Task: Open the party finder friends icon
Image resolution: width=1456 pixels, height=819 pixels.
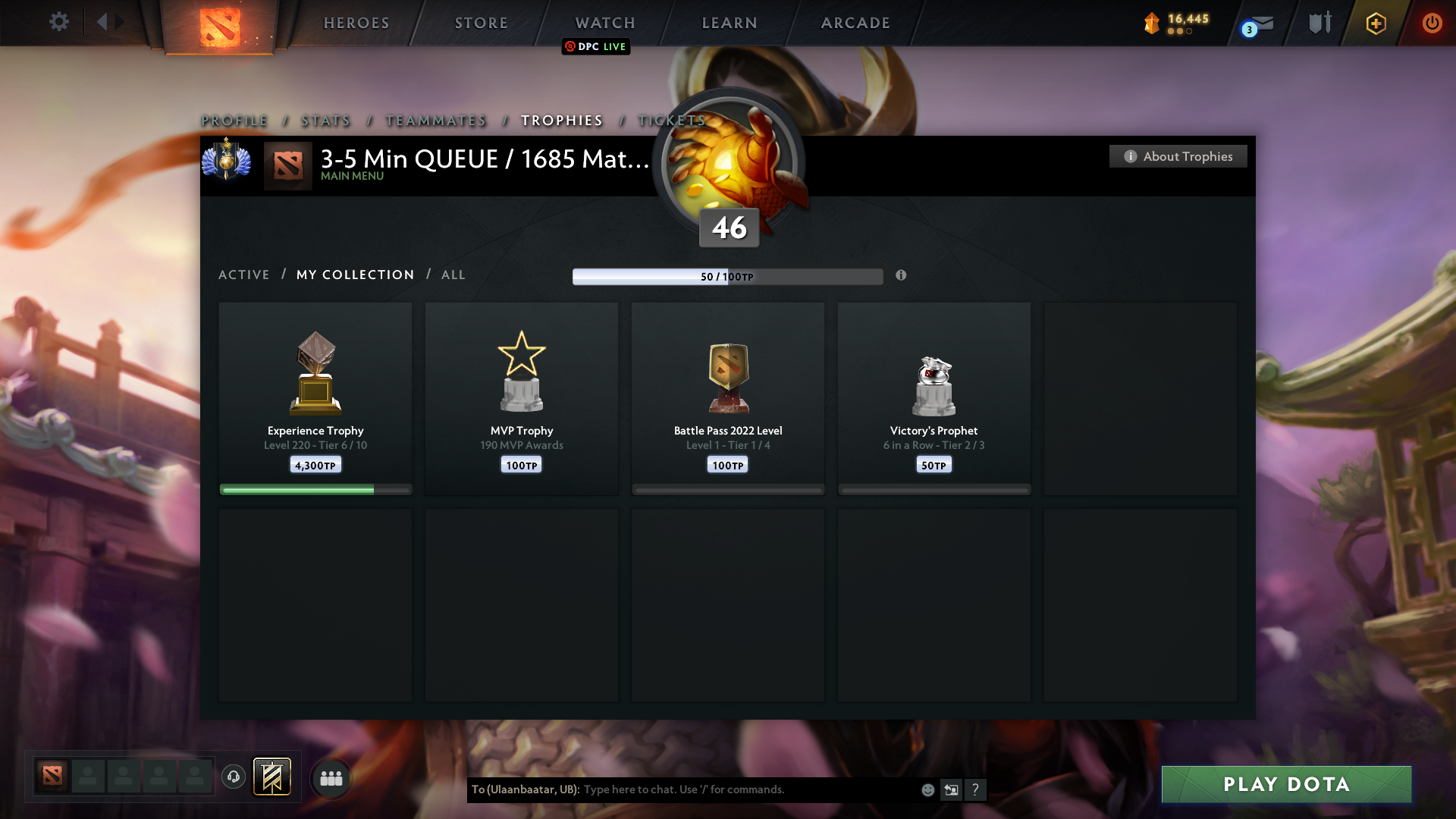Action: click(x=331, y=777)
